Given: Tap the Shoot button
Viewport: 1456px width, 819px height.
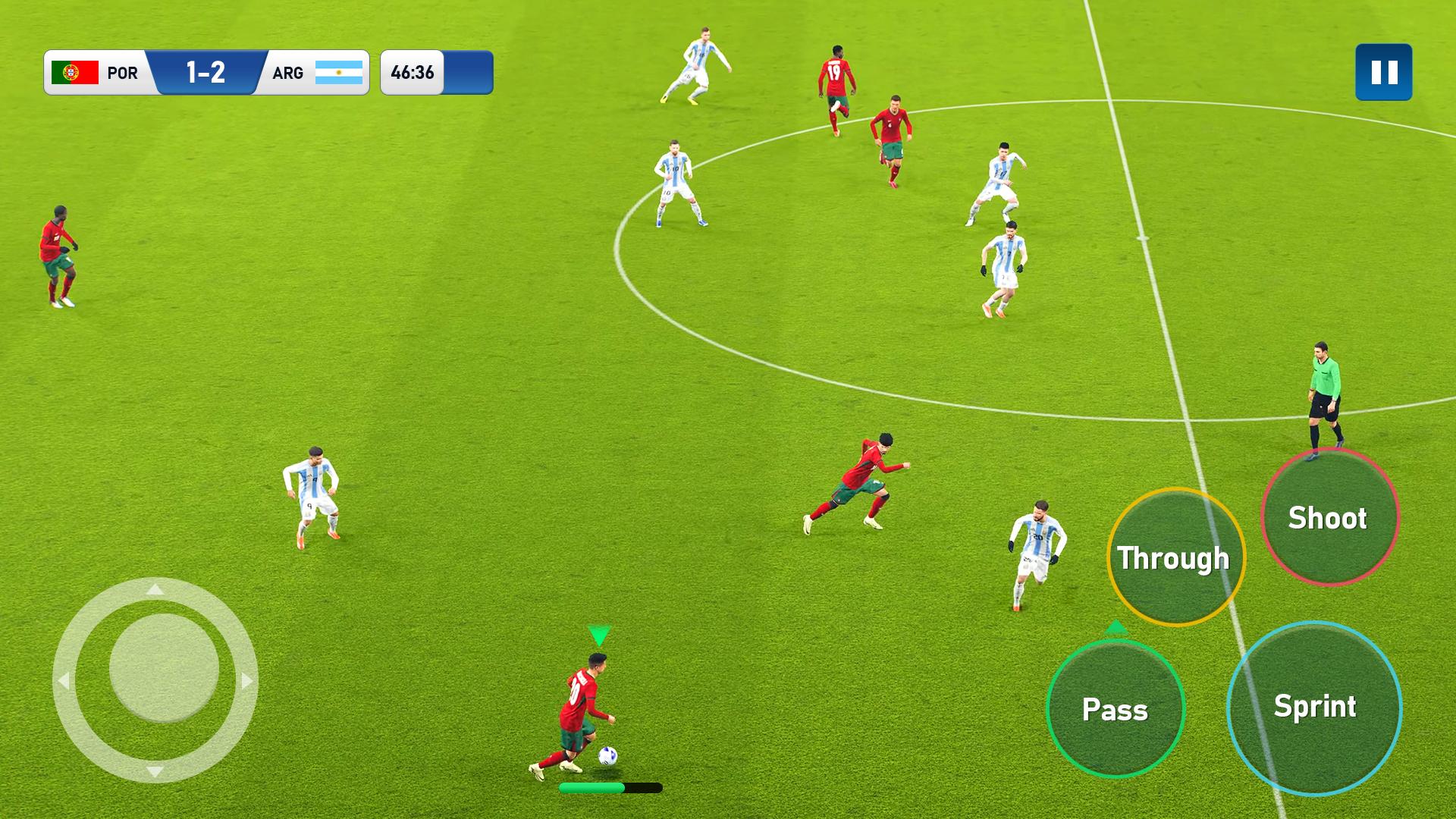Looking at the screenshot, I should tap(1329, 517).
